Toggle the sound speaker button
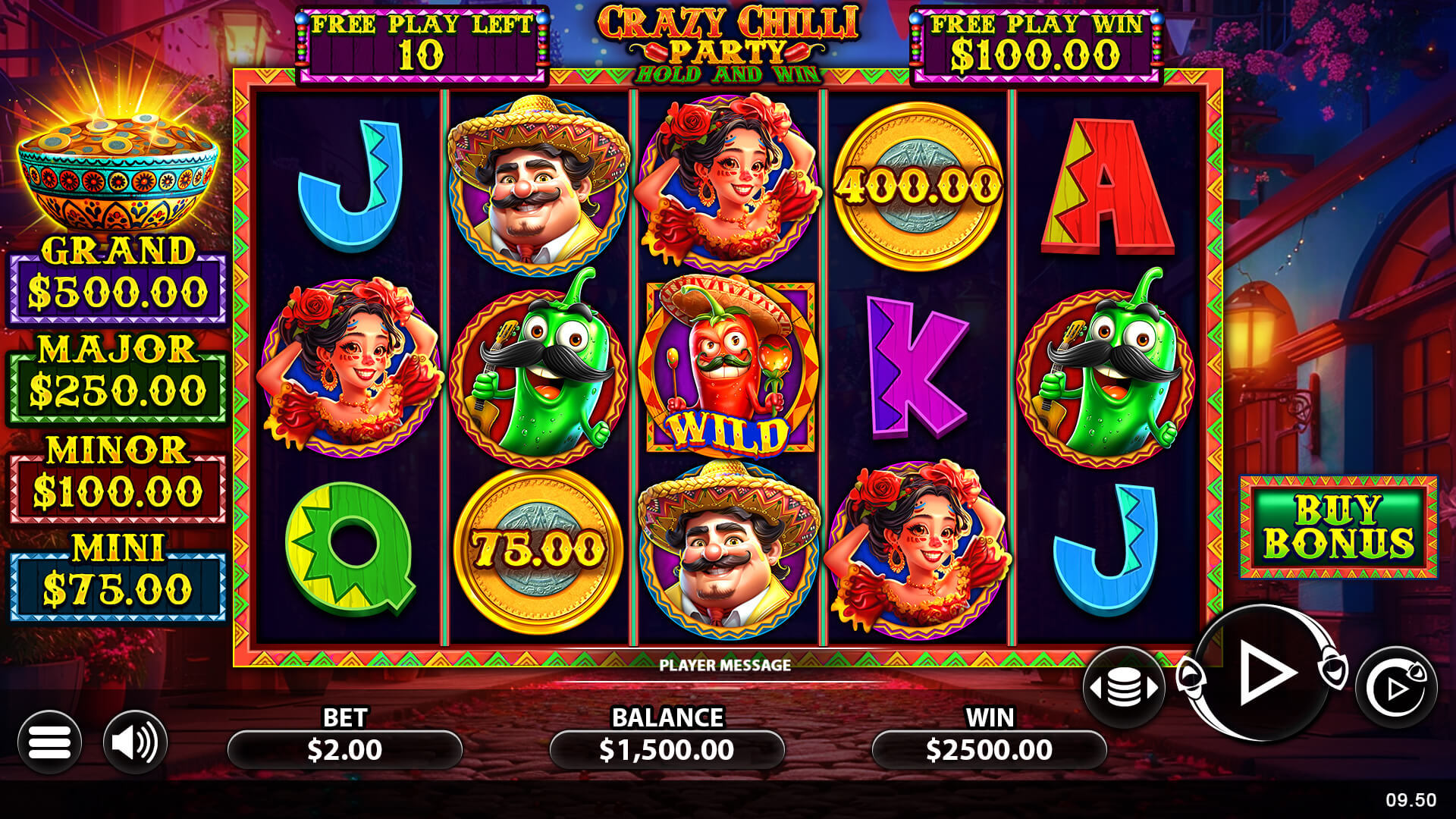The image size is (1456, 819). pos(135,742)
